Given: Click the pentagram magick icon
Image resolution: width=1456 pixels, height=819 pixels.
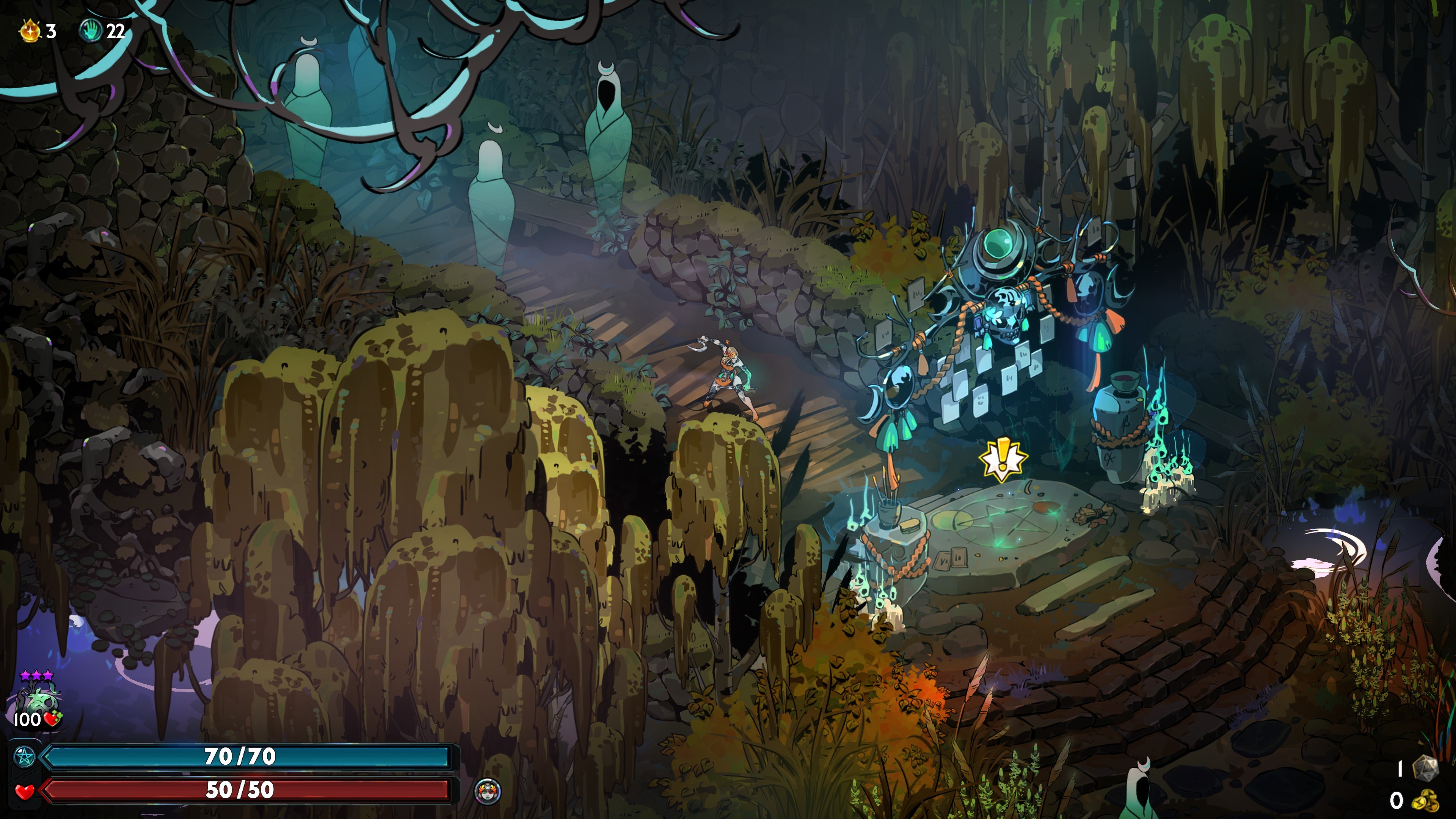Looking at the screenshot, I should pos(24,756).
